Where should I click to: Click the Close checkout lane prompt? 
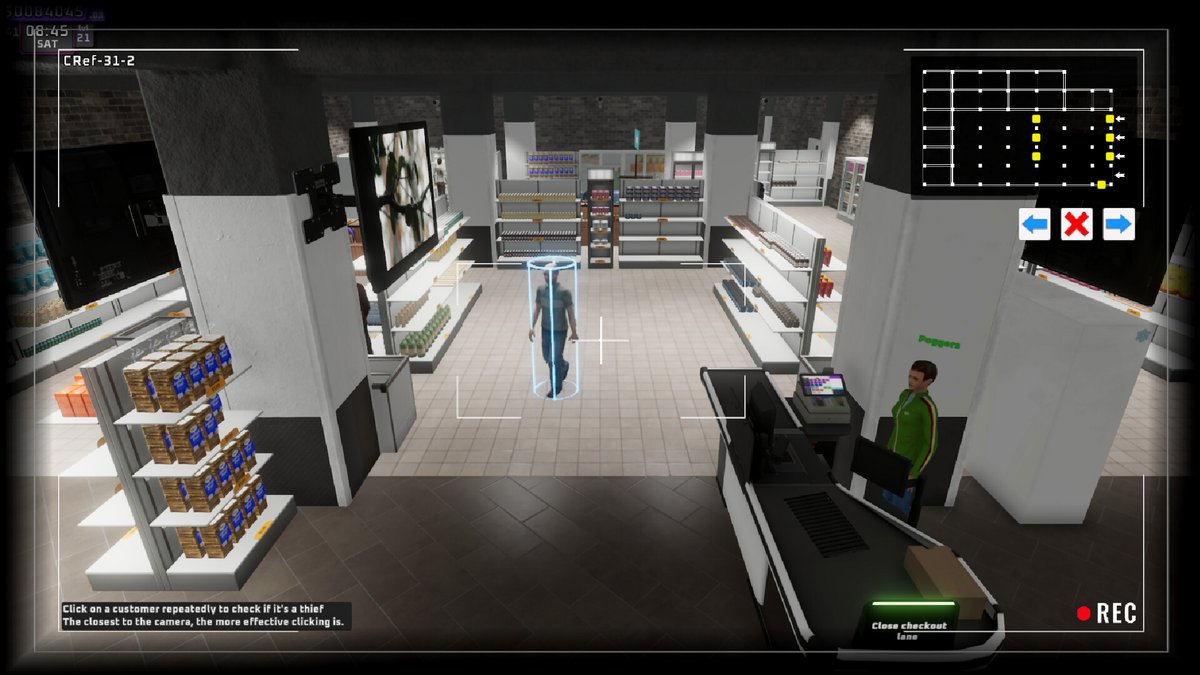(908, 630)
